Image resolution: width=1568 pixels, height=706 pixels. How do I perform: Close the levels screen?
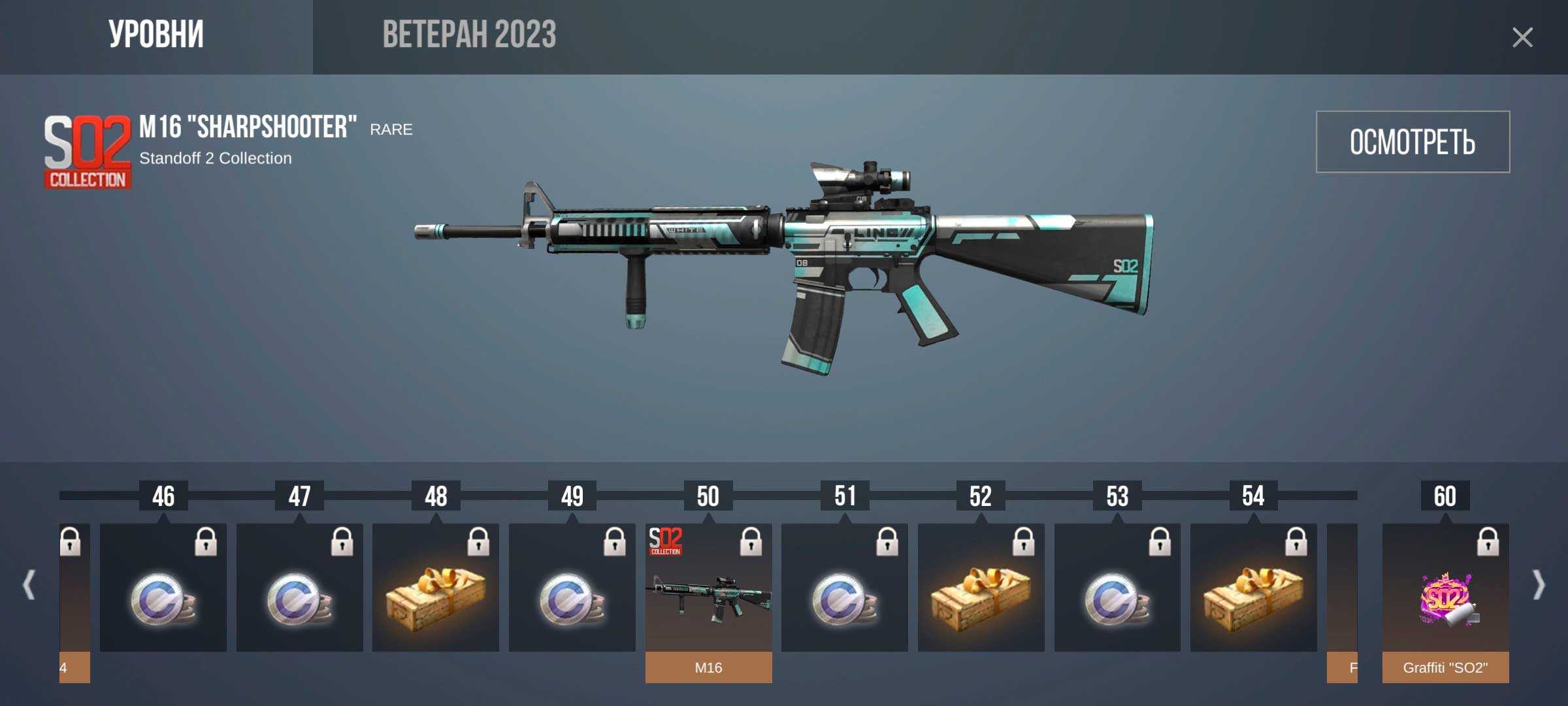(x=1522, y=37)
